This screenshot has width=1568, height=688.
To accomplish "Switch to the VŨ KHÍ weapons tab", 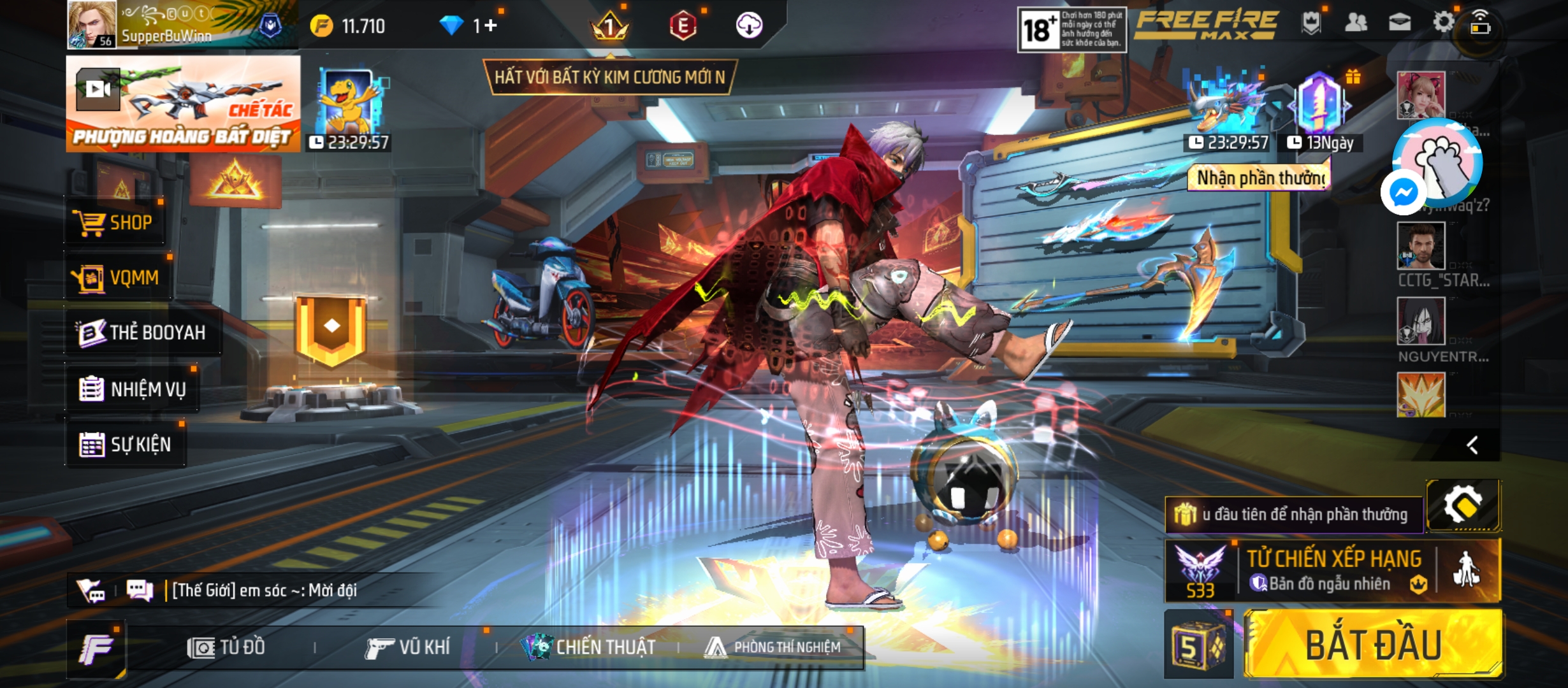I will point(408,647).
